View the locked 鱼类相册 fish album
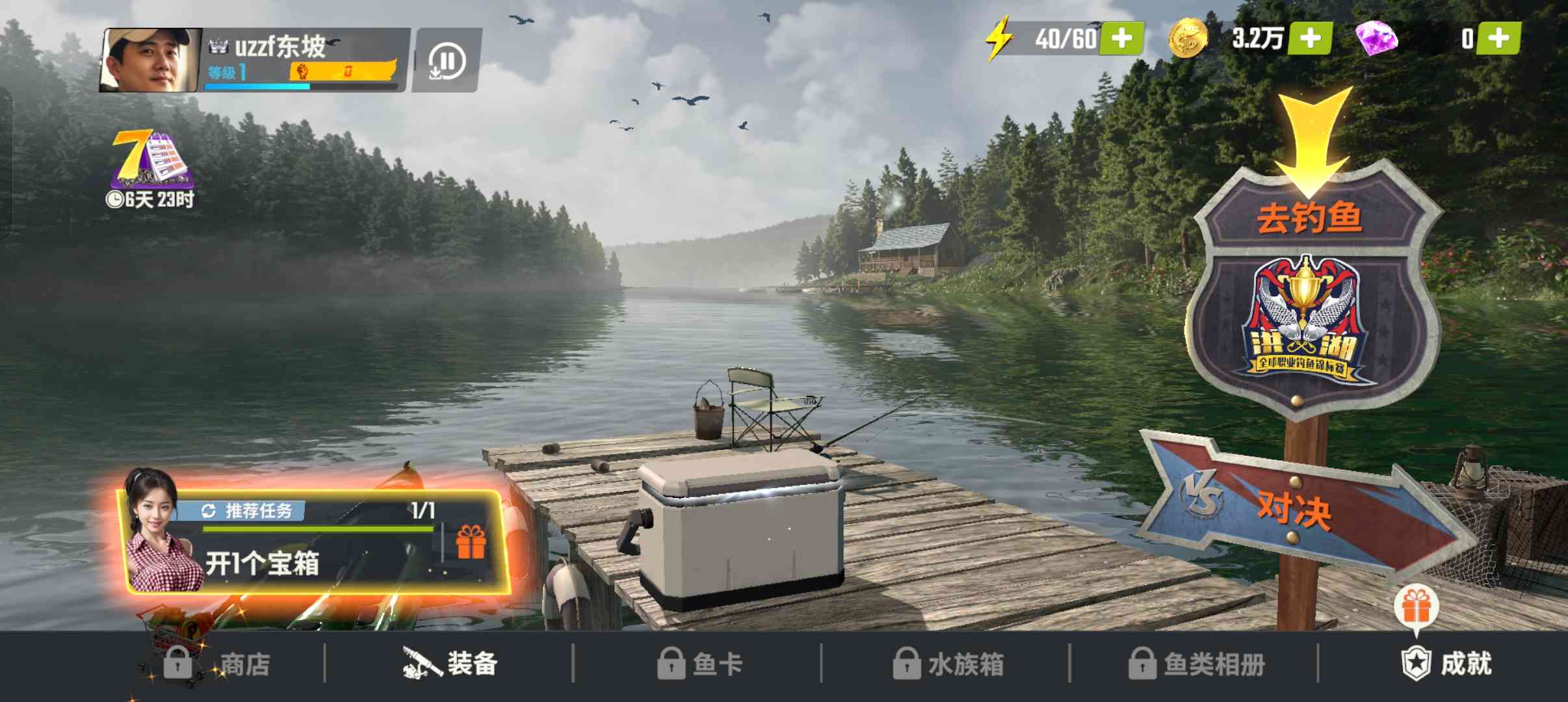The width and height of the screenshot is (1568, 702). [x=1196, y=664]
